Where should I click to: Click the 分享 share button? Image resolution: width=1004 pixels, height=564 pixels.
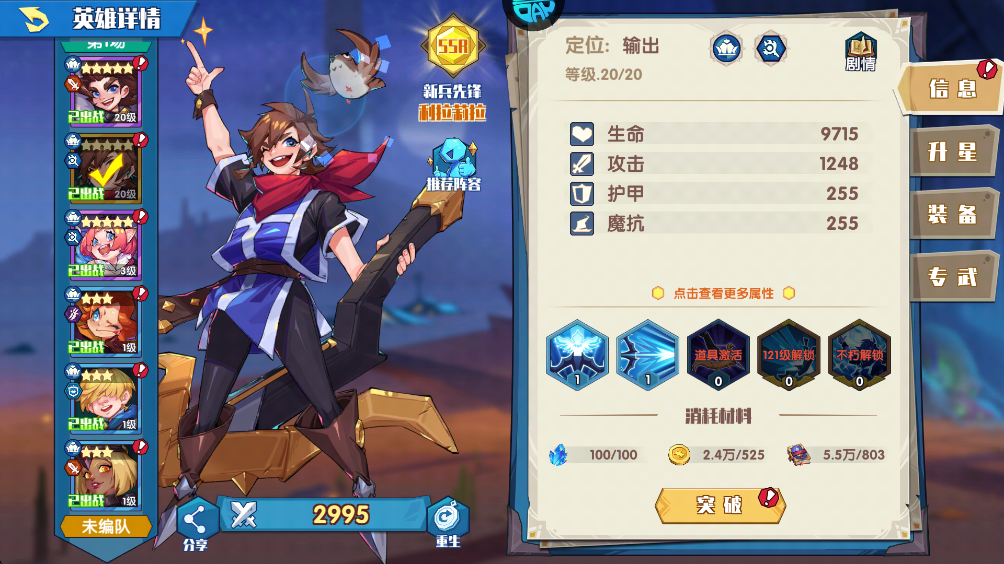(196, 521)
